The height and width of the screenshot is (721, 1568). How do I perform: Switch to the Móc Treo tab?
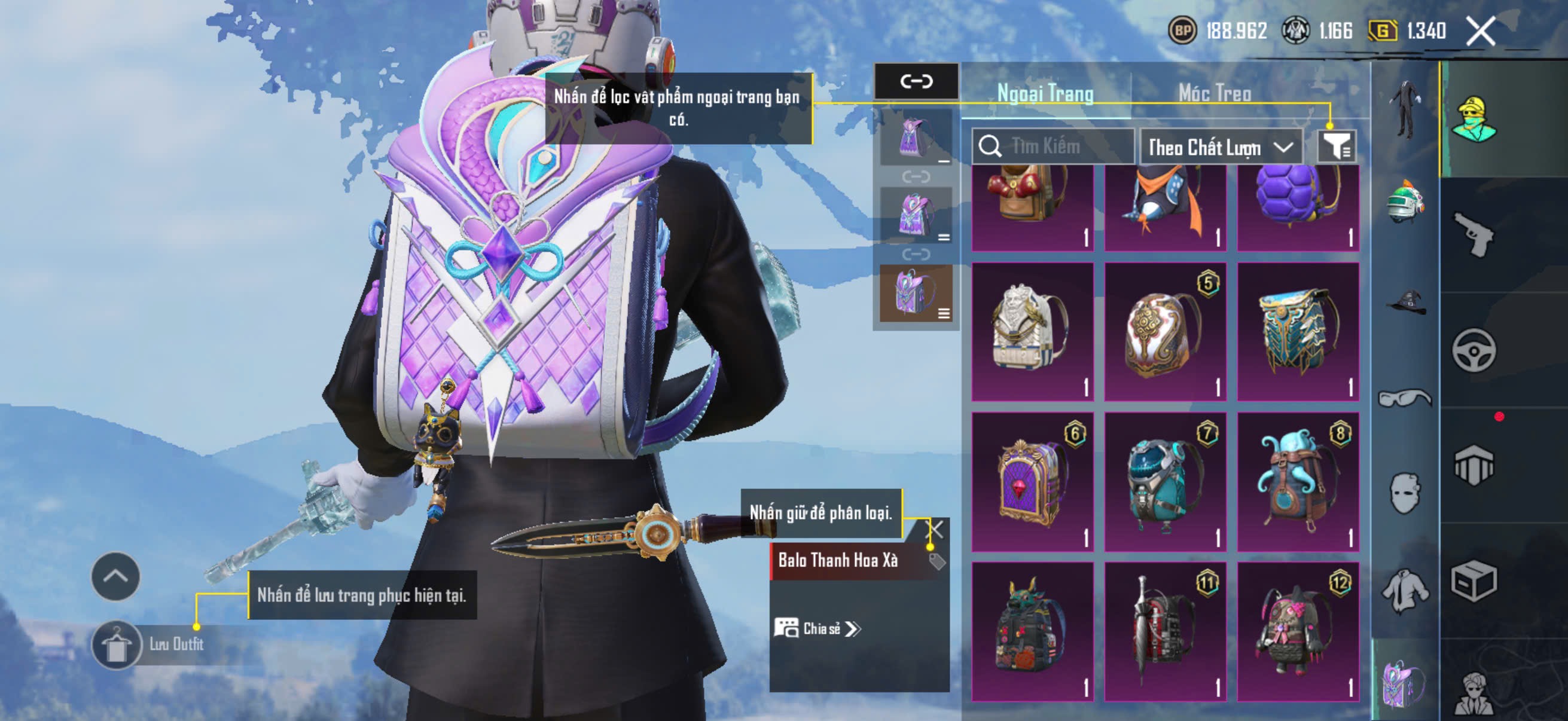pos(1215,93)
